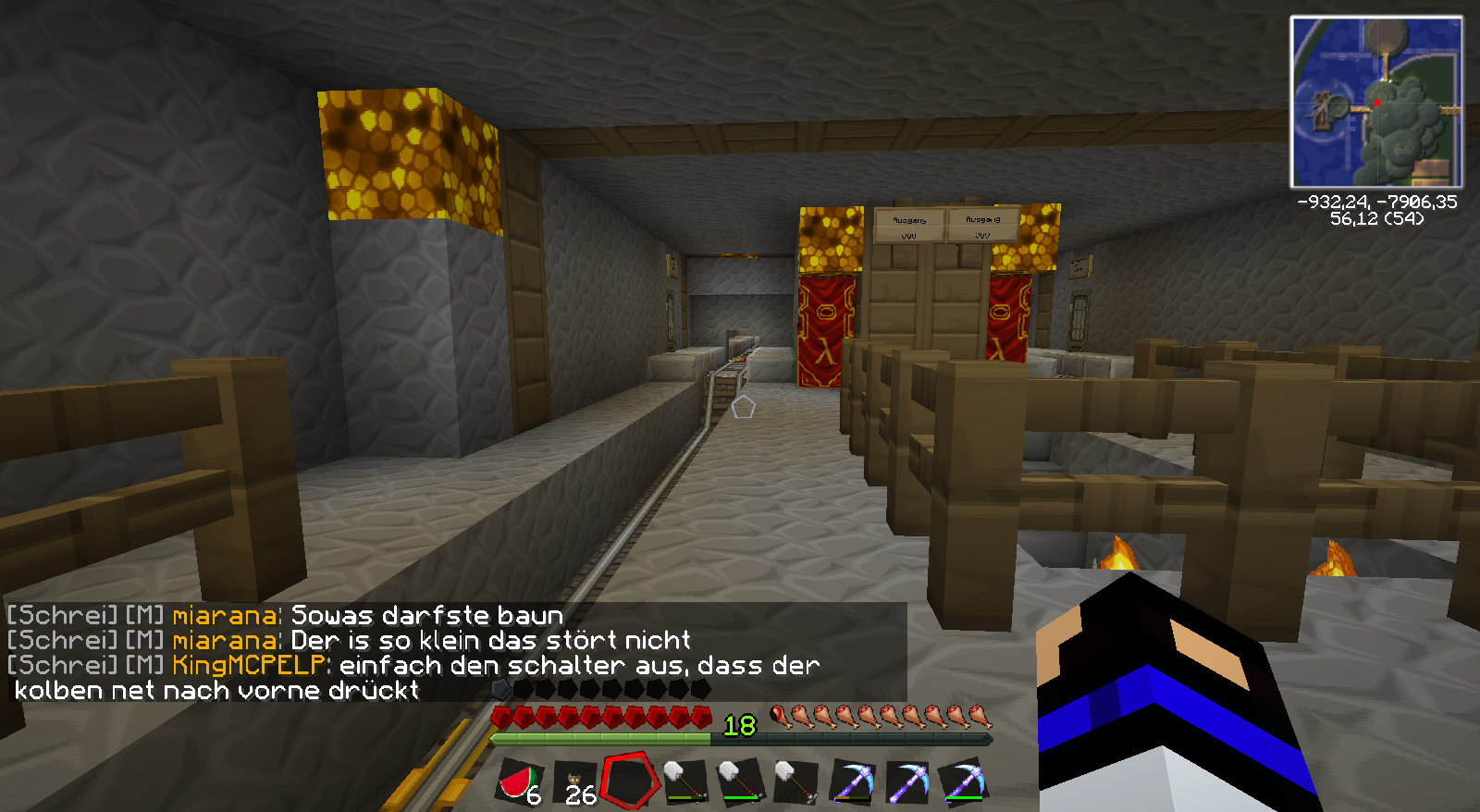The height and width of the screenshot is (812, 1480).
Task: Select the pickaxe without a durability bar
Action: point(907,781)
